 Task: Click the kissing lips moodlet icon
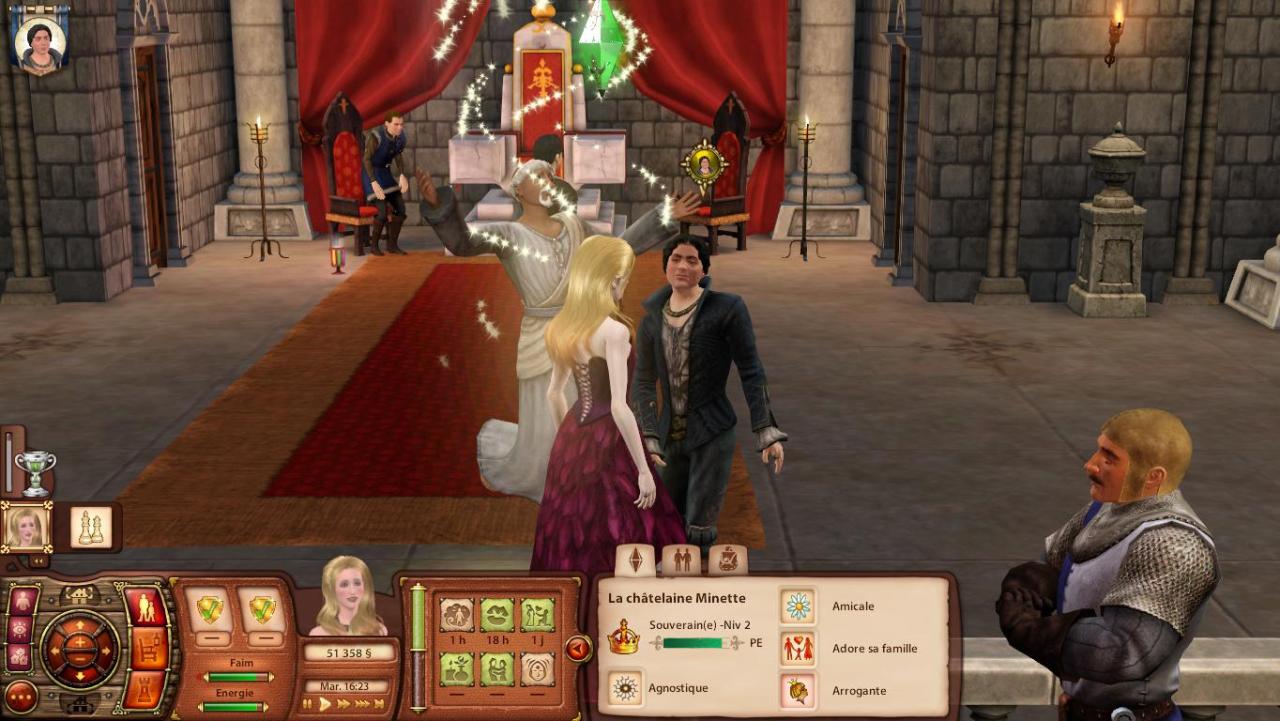tap(497, 614)
